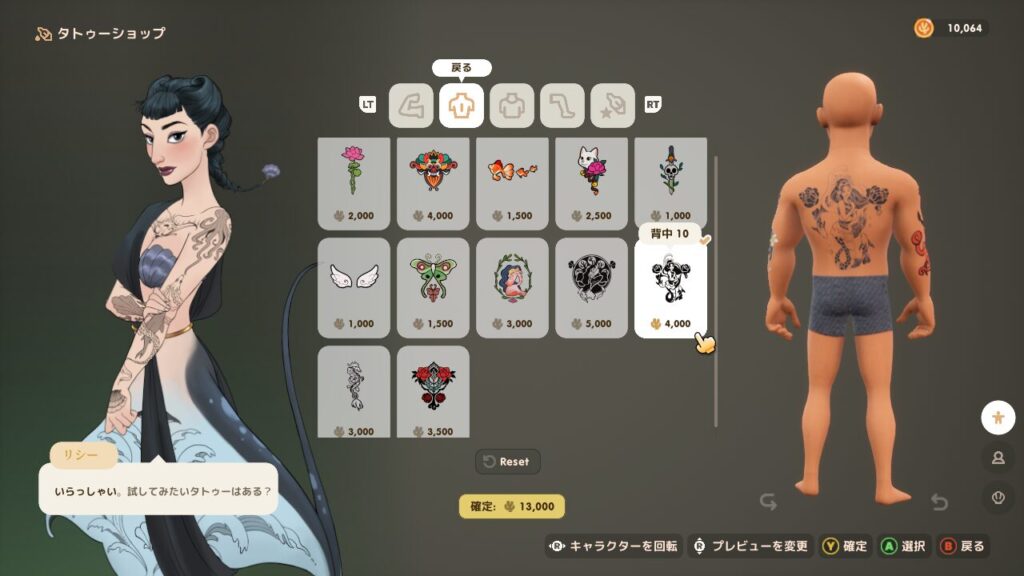Switch to the leg tattoo category tab
Viewport: 1024px width, 576px height.
click(562, 105)
